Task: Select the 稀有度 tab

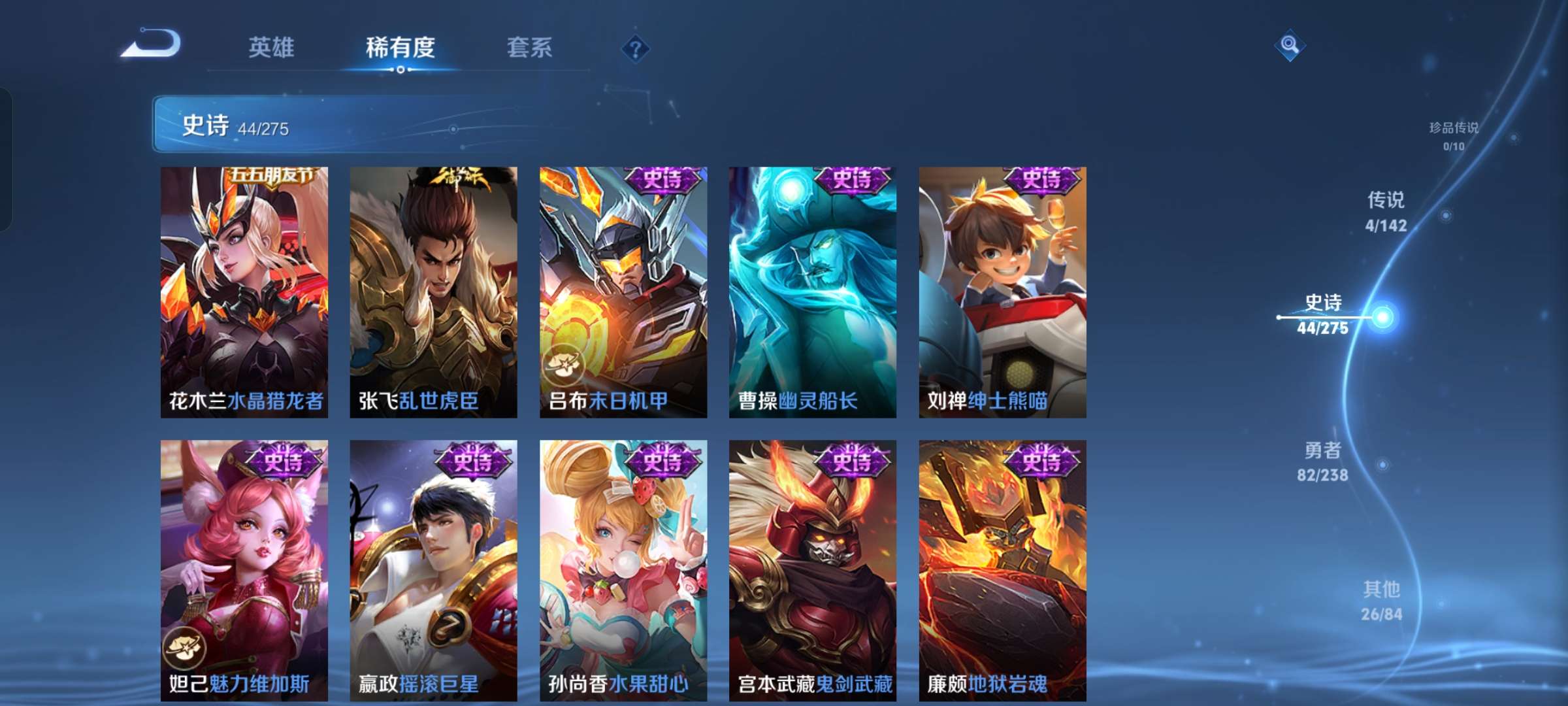Action: 401,48
